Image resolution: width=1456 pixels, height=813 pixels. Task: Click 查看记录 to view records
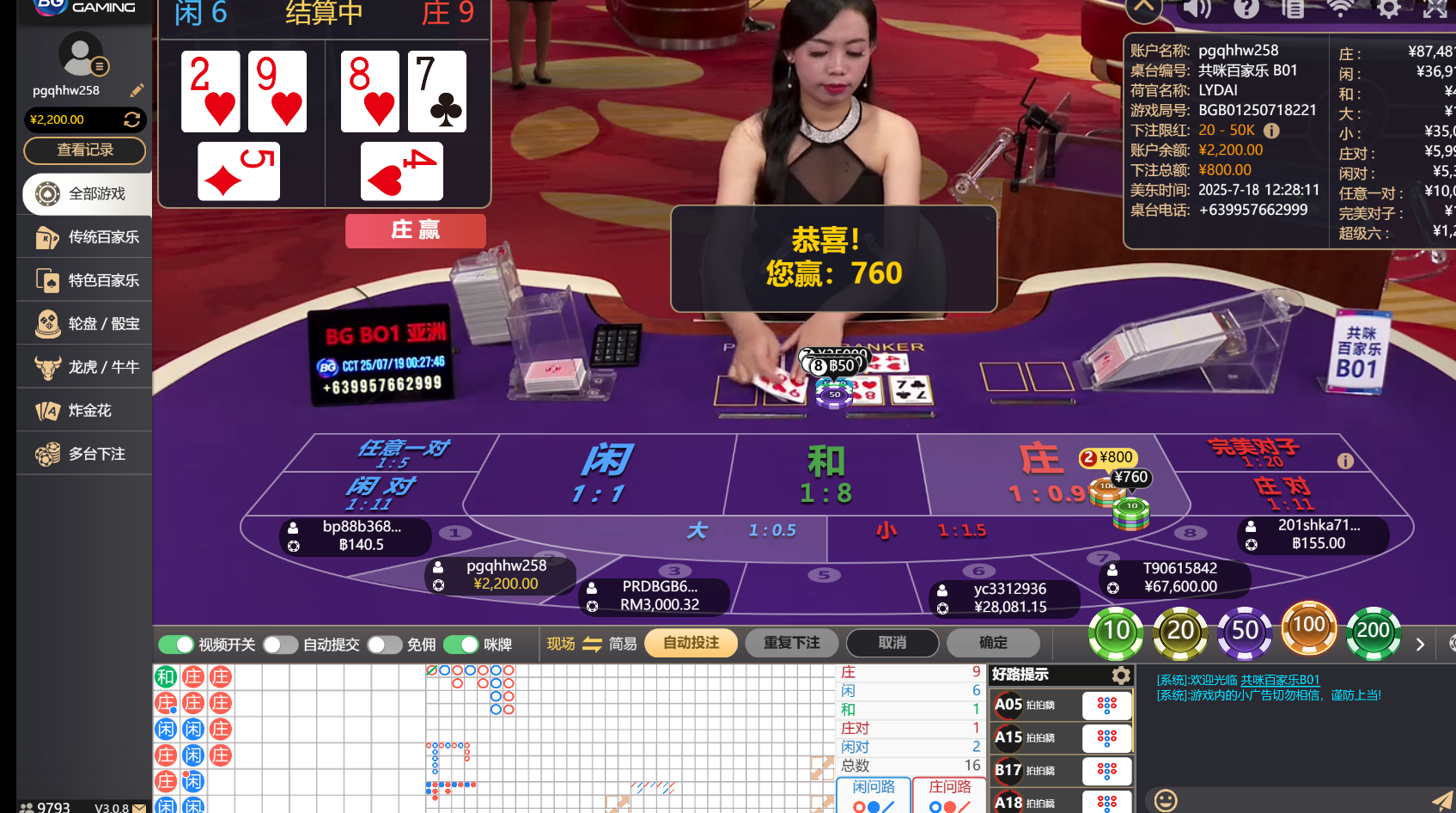[x=84, y=150]
